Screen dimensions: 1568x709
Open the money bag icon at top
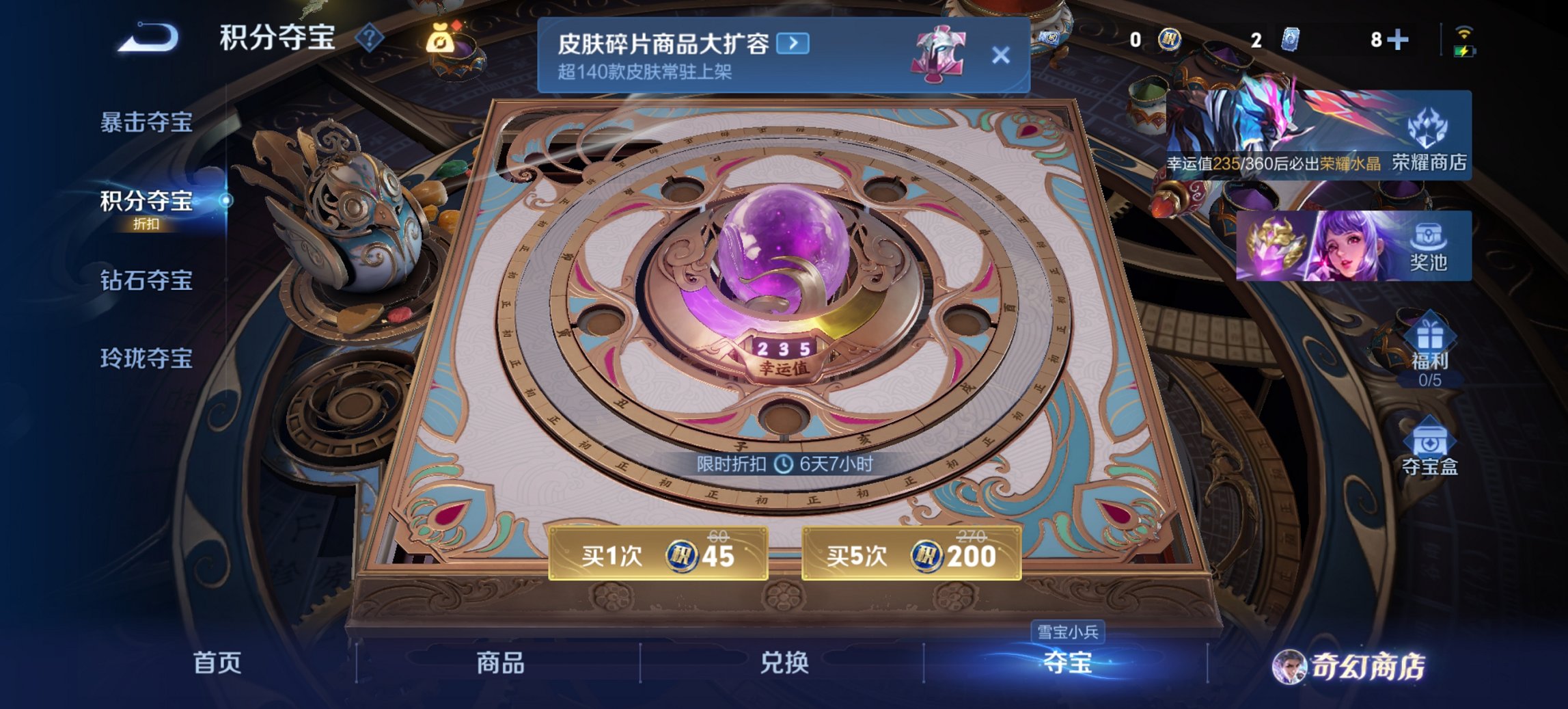click(441, 40)
